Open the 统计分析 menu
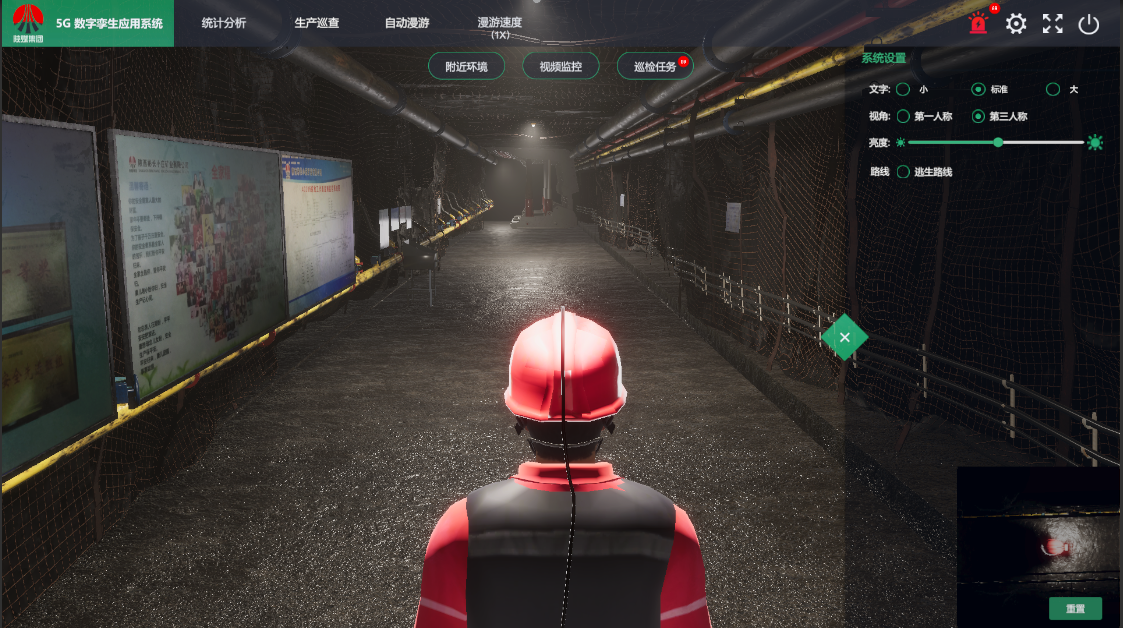The height and width of the screenshot is (628, 1123). click(x=223, y=23)
